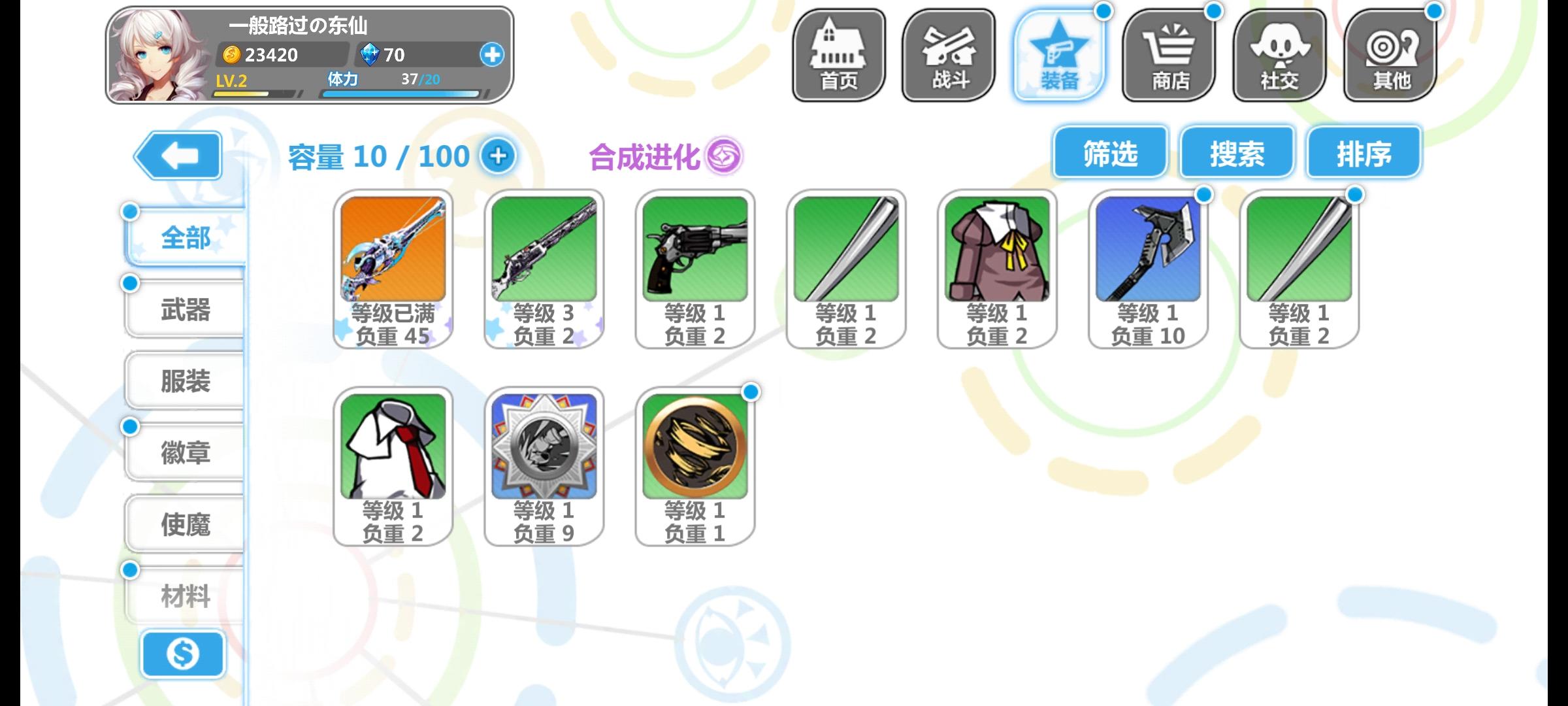Image resolution: width=1568 pixels, height=706 pixels.
Task: Select the 使魔 familiar category
Action: coord(185,523)
